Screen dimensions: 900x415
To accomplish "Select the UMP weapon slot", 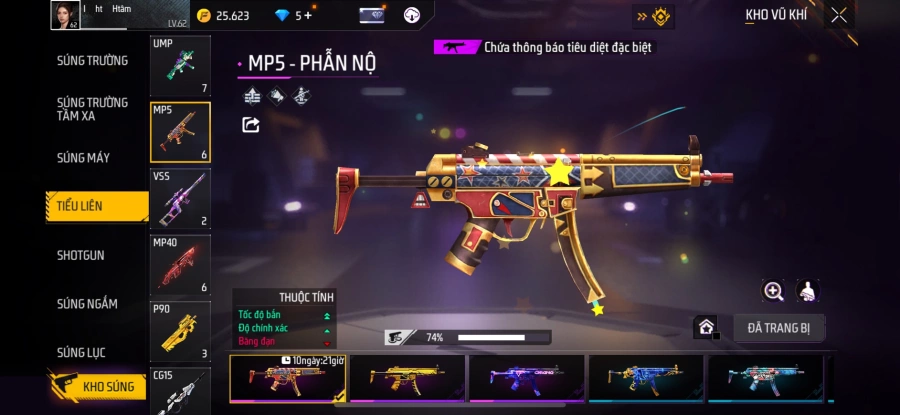I will pyautogui.click(x=180, y=66).
